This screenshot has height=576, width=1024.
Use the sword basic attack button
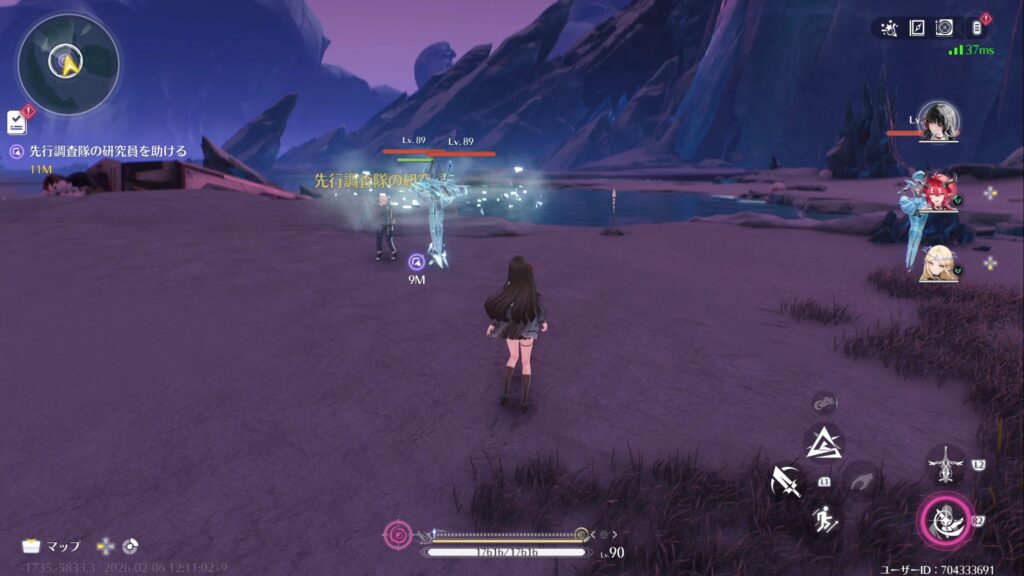(787, 483)
